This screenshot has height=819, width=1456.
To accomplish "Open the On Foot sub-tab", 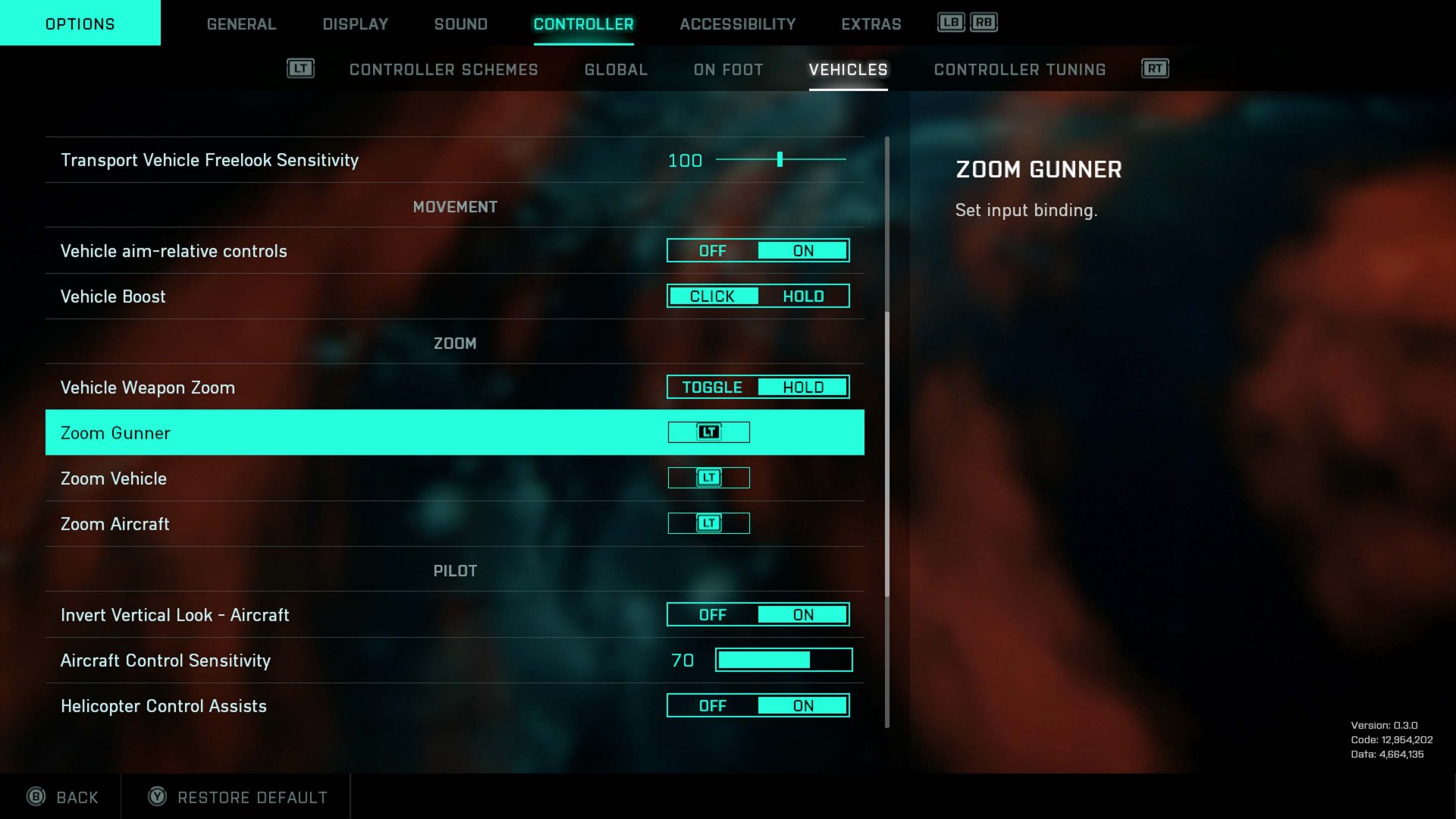I will (728, 70).
